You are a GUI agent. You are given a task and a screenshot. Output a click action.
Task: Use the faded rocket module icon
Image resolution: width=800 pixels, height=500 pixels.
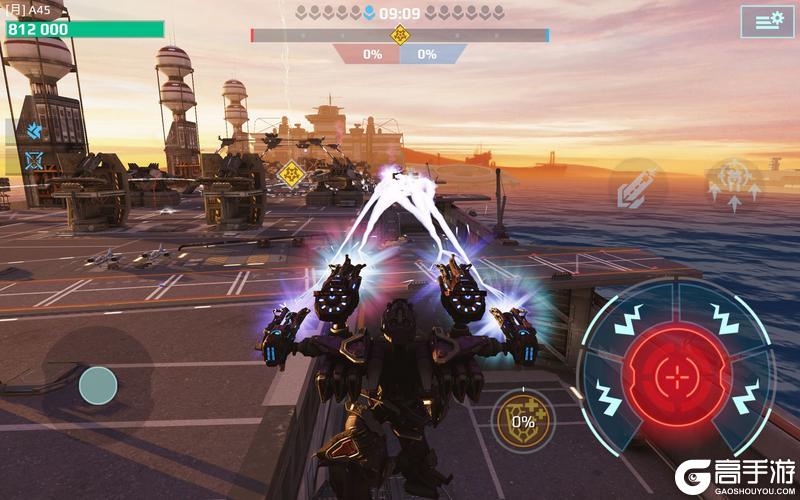pos(638,188)
